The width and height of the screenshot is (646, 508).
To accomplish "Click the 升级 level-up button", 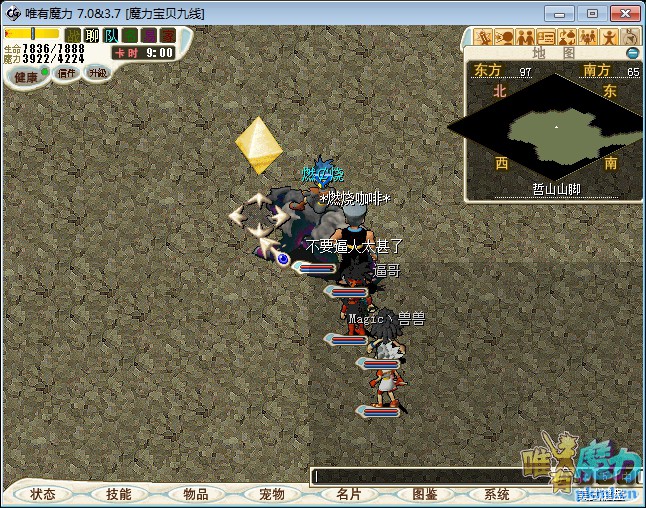I will [x=97, y=73].
